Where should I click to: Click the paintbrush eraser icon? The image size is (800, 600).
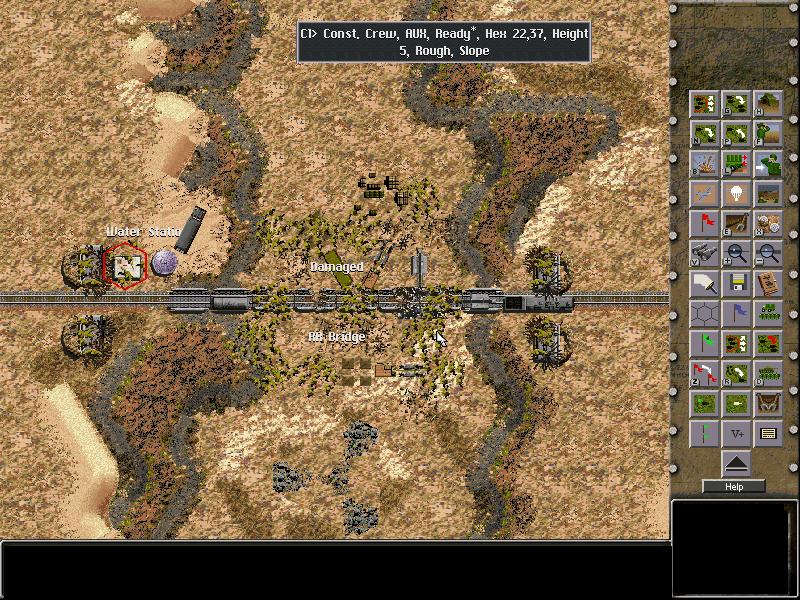[x=704, y=284]
